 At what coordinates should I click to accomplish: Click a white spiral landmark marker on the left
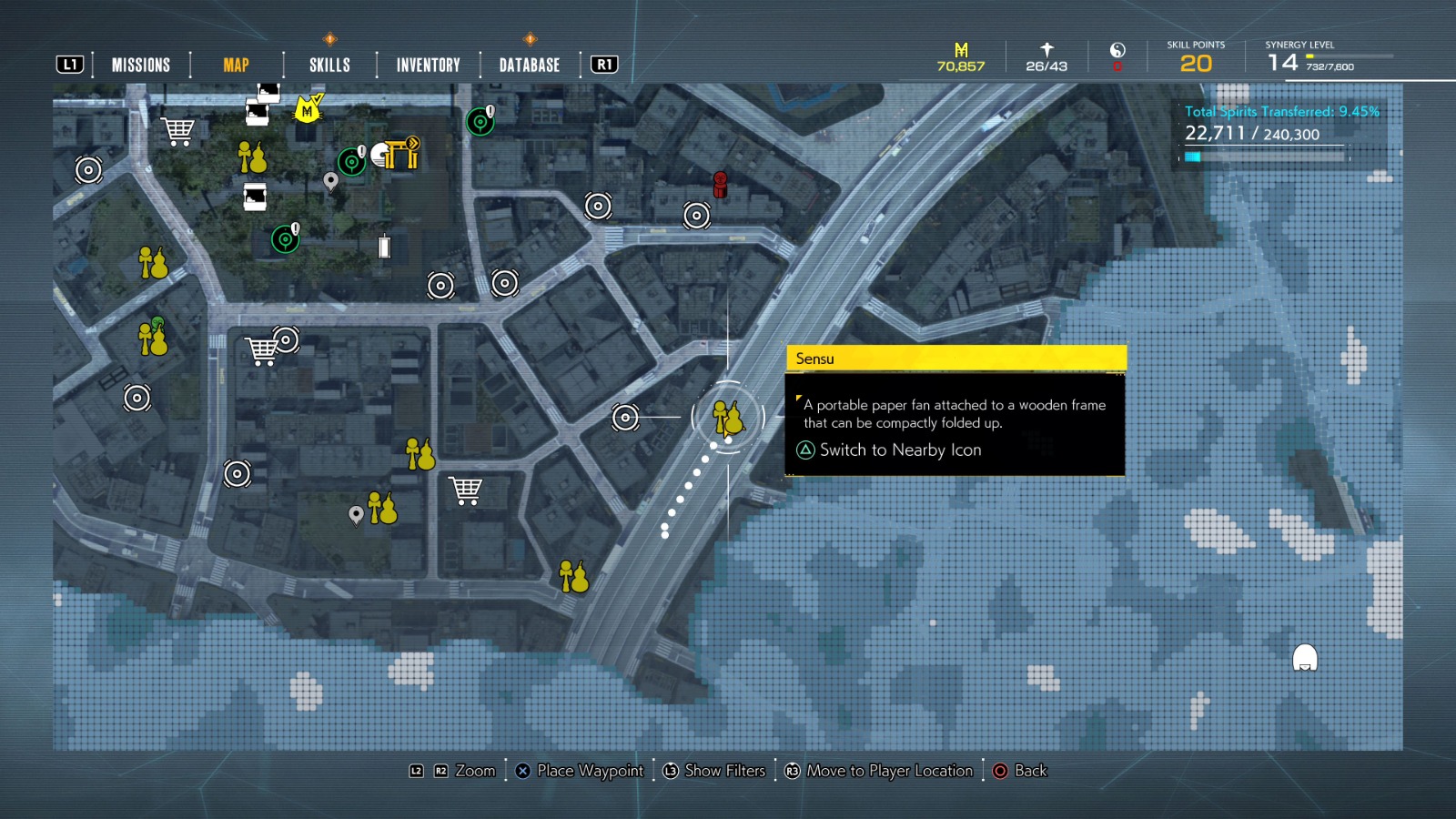coord(86,170)
